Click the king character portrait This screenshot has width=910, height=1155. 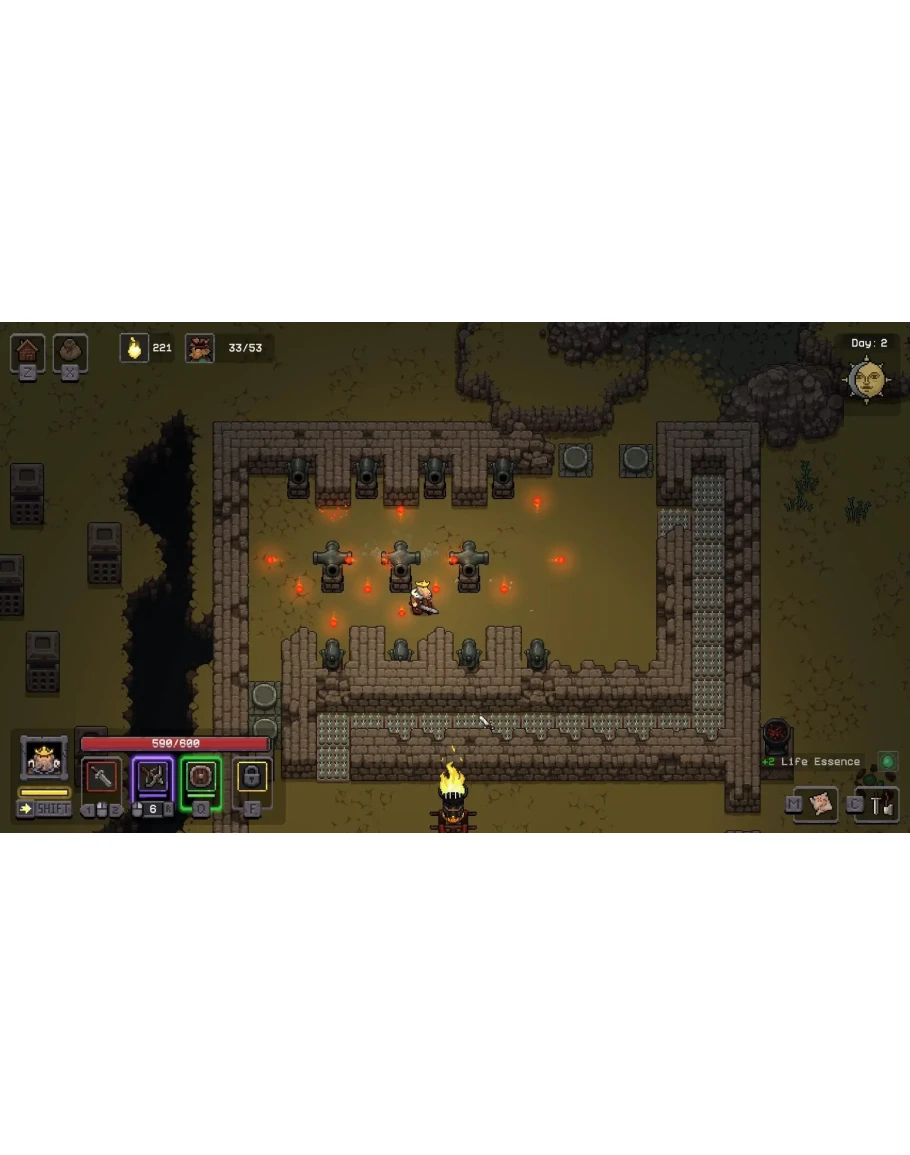[44, 759]
